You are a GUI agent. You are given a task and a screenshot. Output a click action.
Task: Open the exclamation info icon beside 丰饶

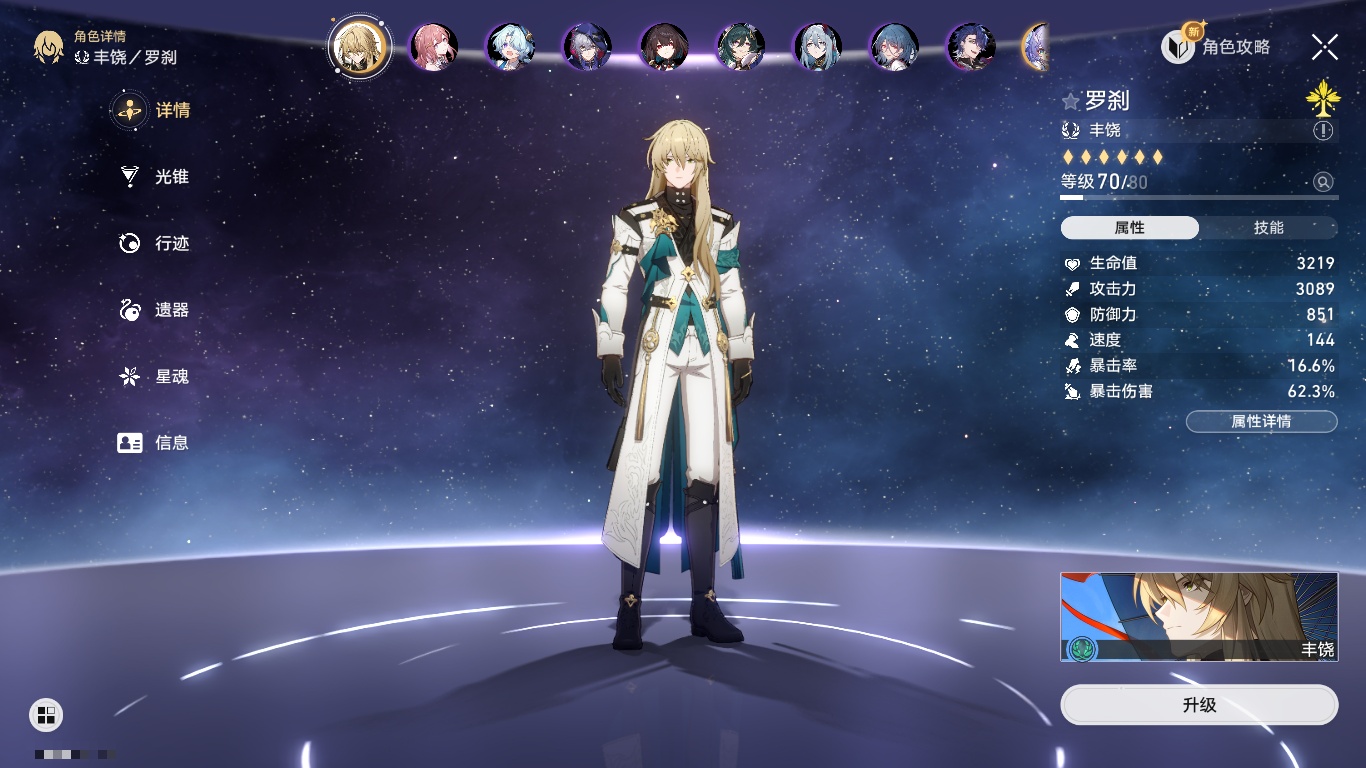pos(1323,130)
